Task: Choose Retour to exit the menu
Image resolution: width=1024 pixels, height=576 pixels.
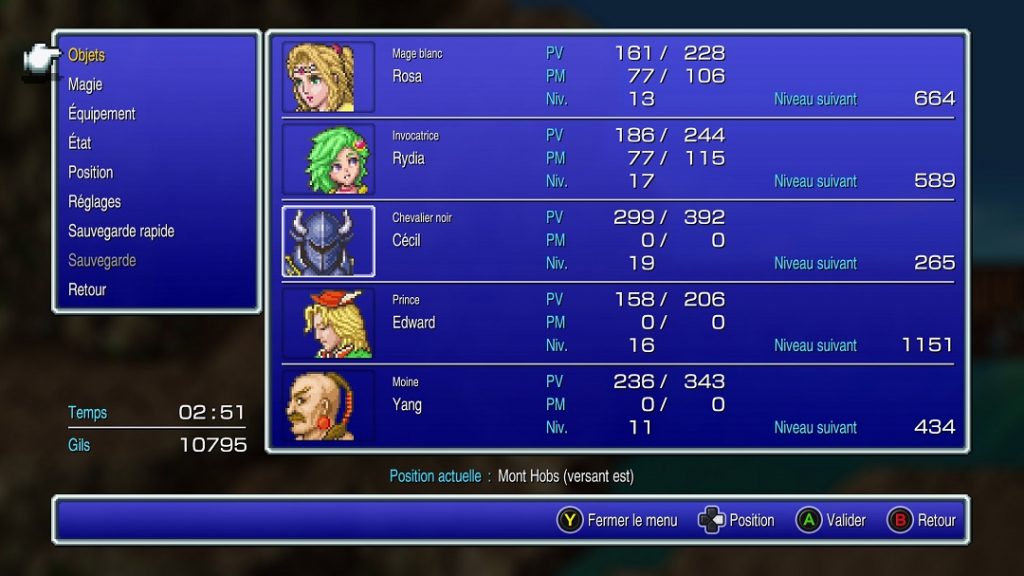Action: pos(87,290)
